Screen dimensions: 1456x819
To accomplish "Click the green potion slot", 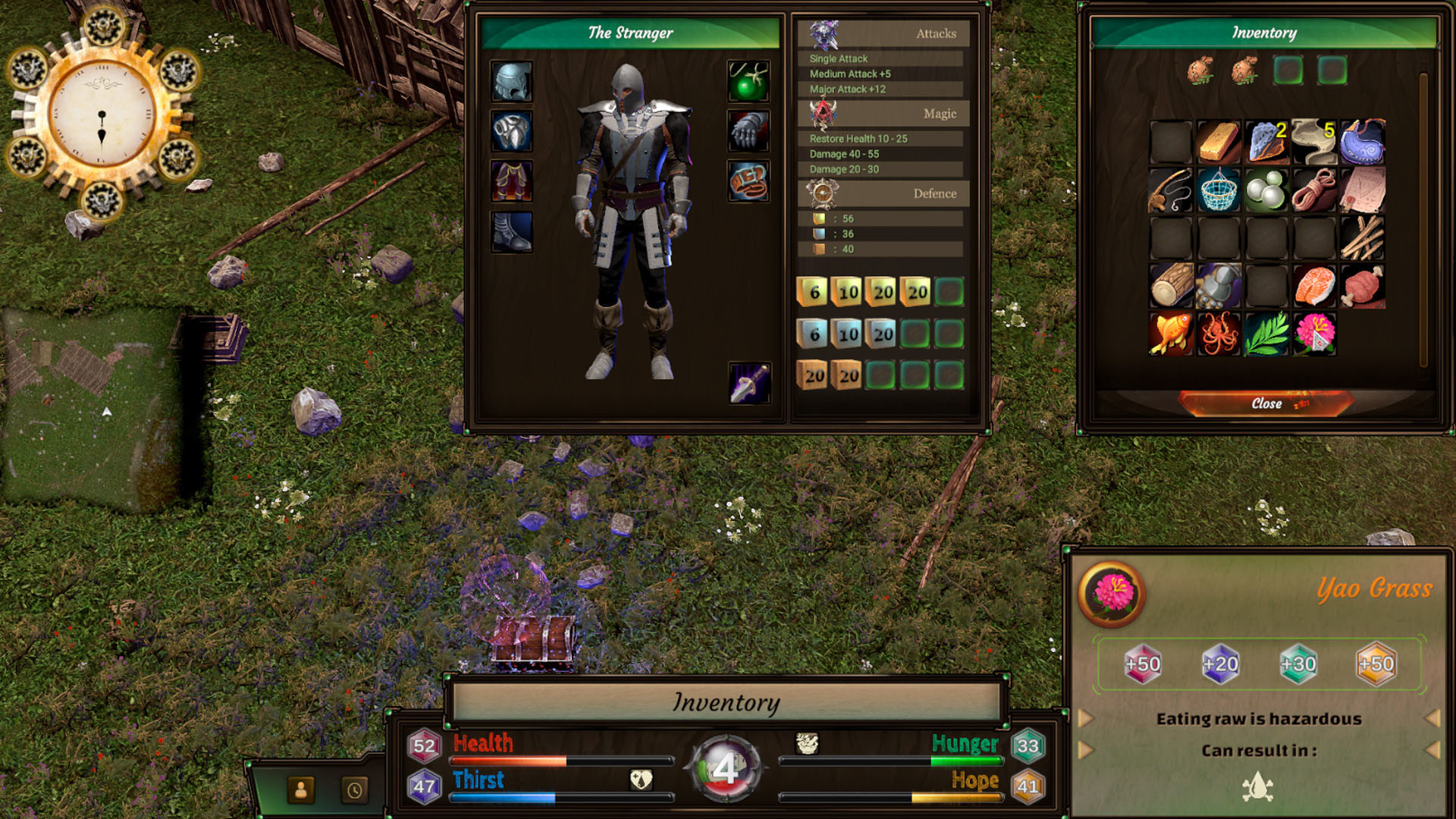I will (747, 82).
